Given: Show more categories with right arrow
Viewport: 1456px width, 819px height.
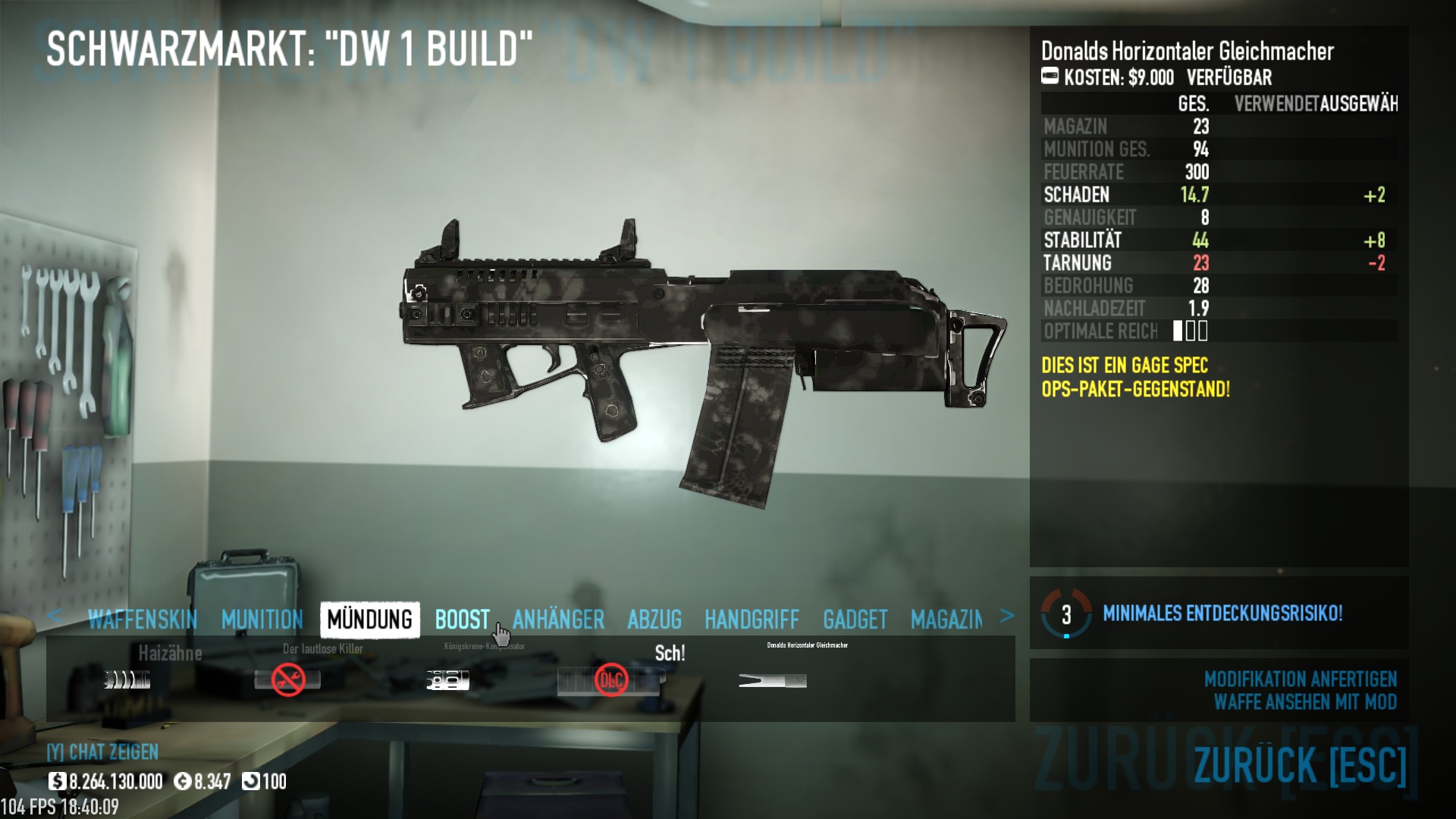Looking at the screenshot, I should pyautogui.click(x=1006, y=616).
